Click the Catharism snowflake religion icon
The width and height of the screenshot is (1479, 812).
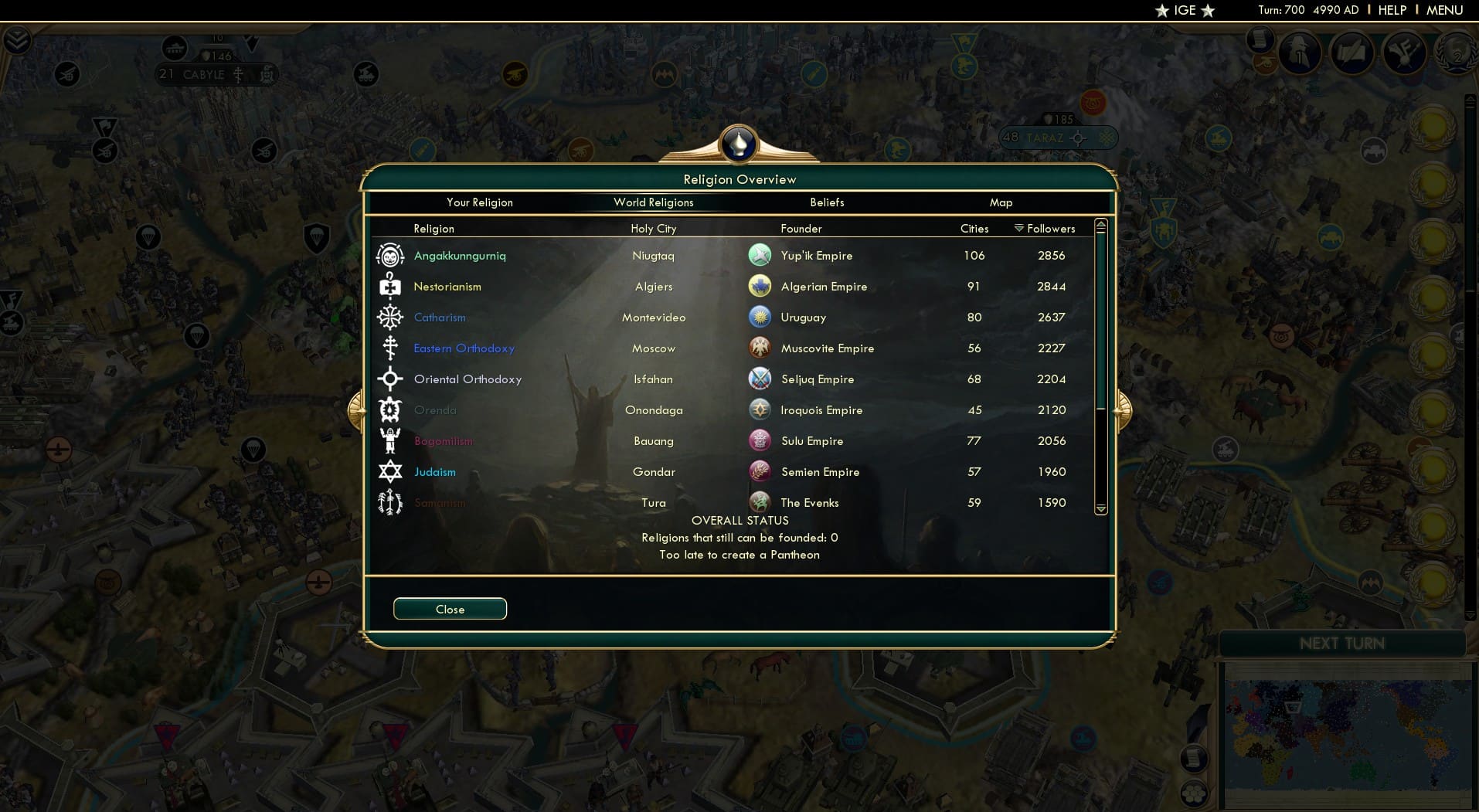pos(391,317)
